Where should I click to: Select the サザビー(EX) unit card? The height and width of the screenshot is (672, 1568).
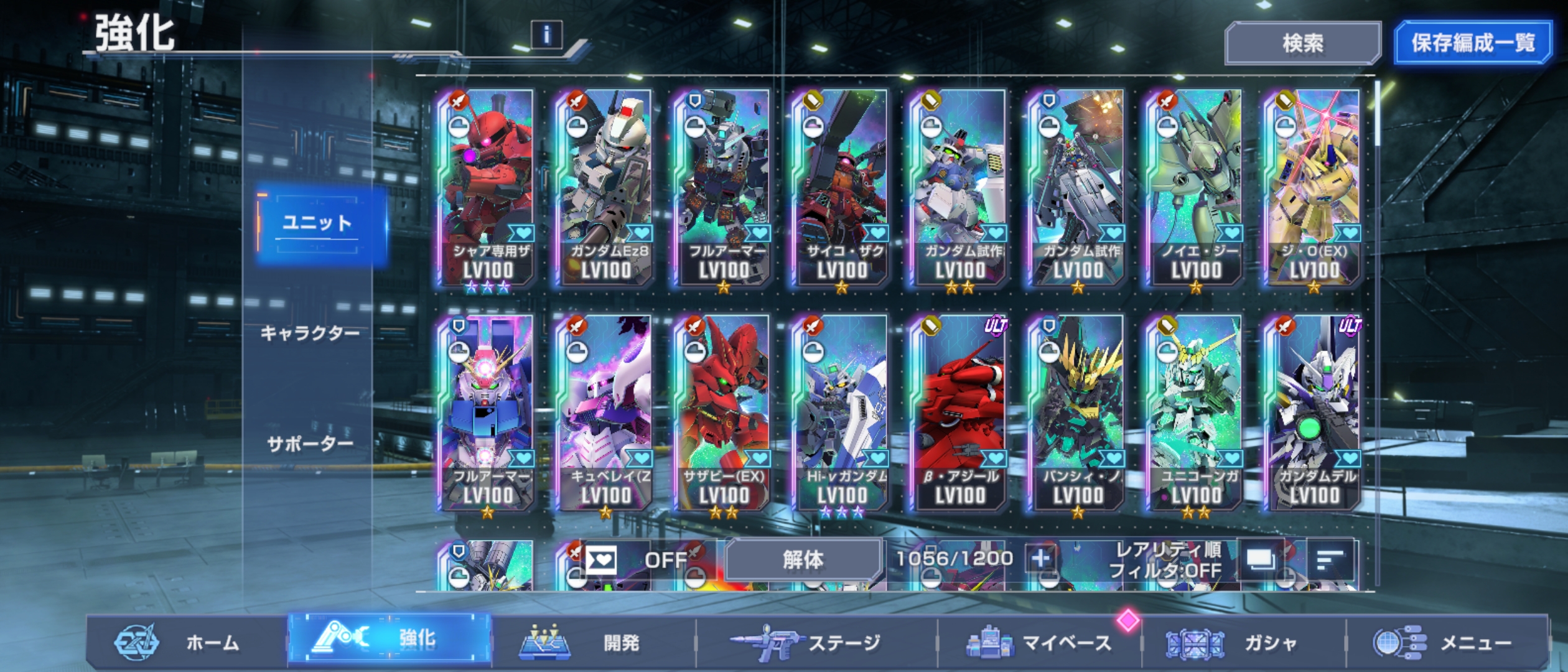click(x=724, y=412)
